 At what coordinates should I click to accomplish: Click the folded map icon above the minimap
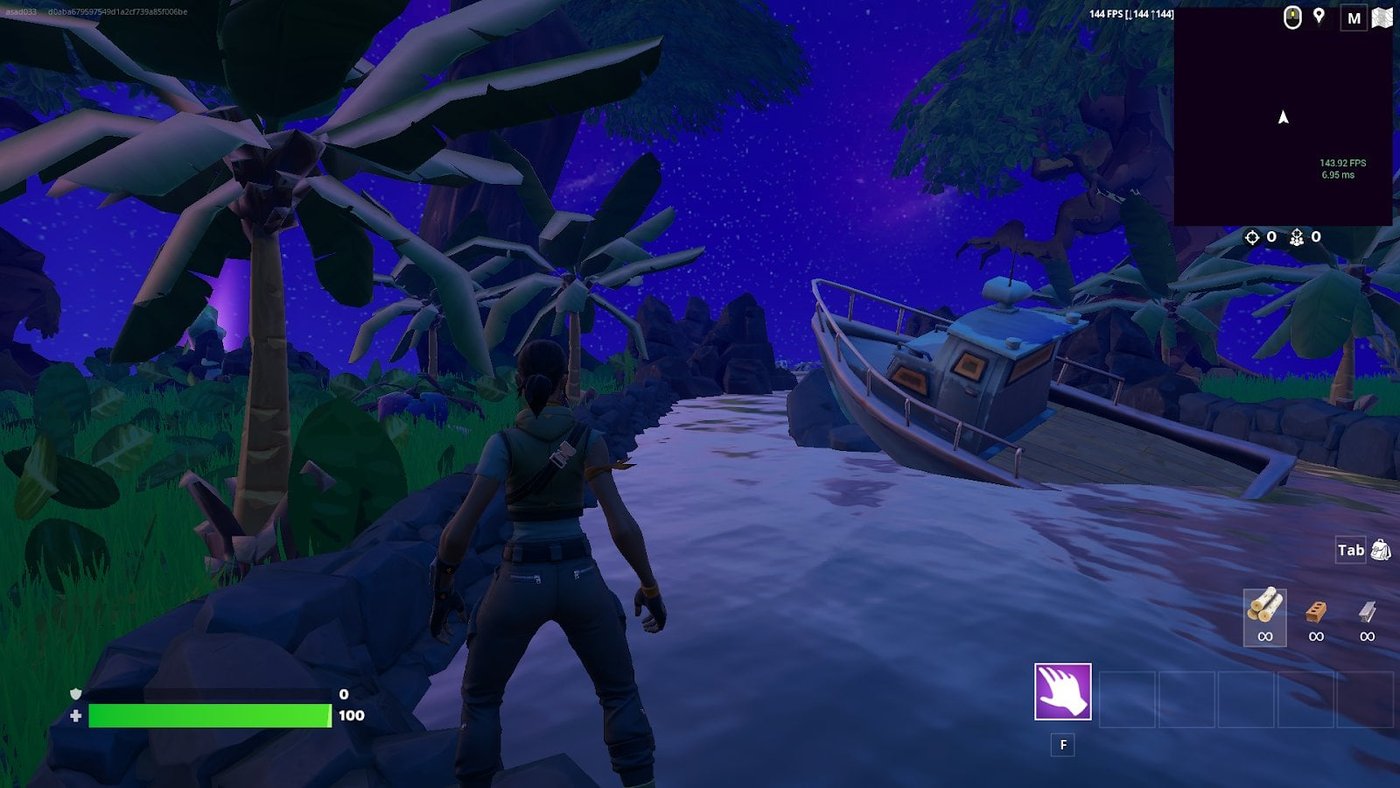1383,17
